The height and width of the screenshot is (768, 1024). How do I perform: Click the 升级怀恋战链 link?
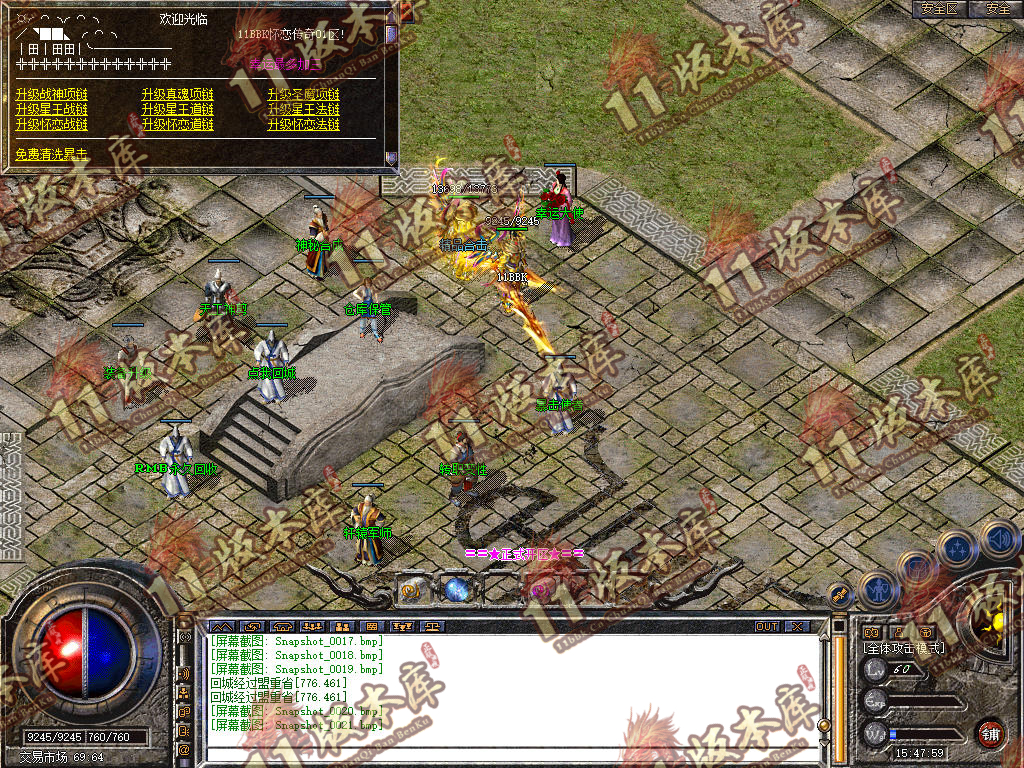(52, 125)
